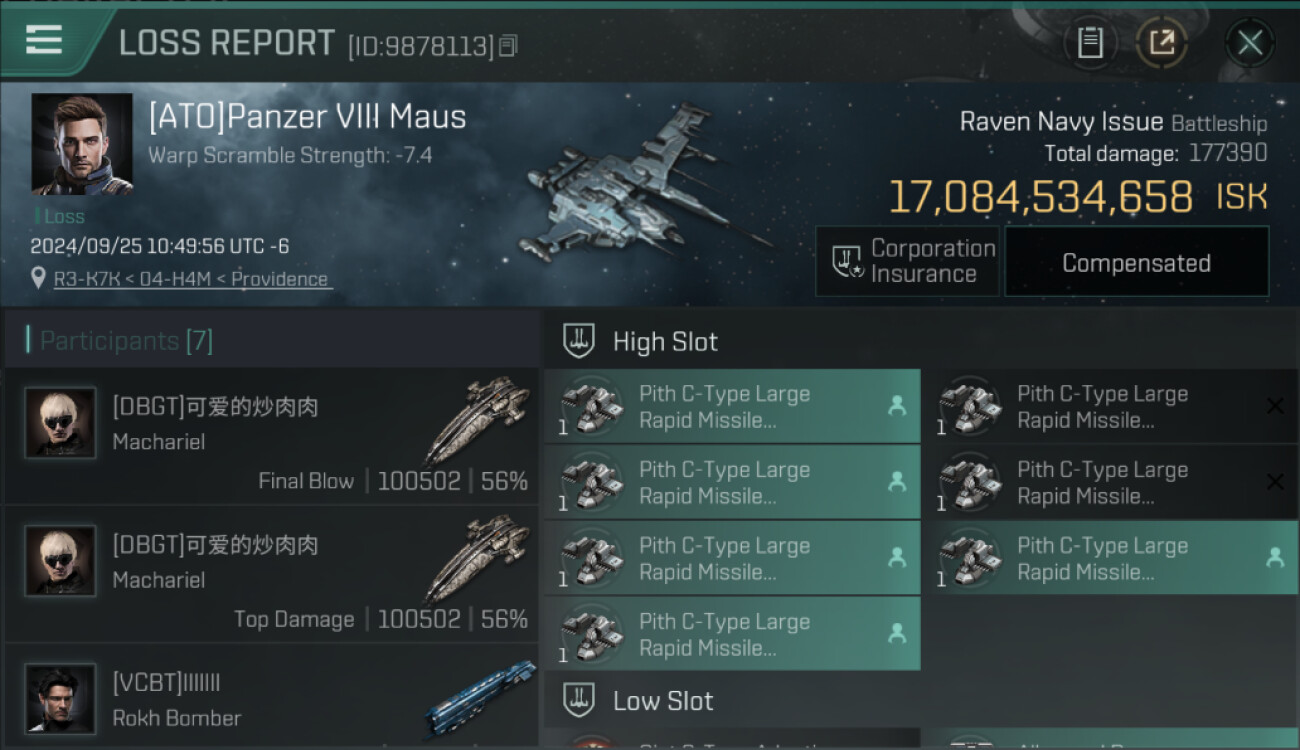Select the Top Damage Machariel participant row
The width and height of the screenshot is (1300, 750).
pyautogui.click(x=271, y=574)
